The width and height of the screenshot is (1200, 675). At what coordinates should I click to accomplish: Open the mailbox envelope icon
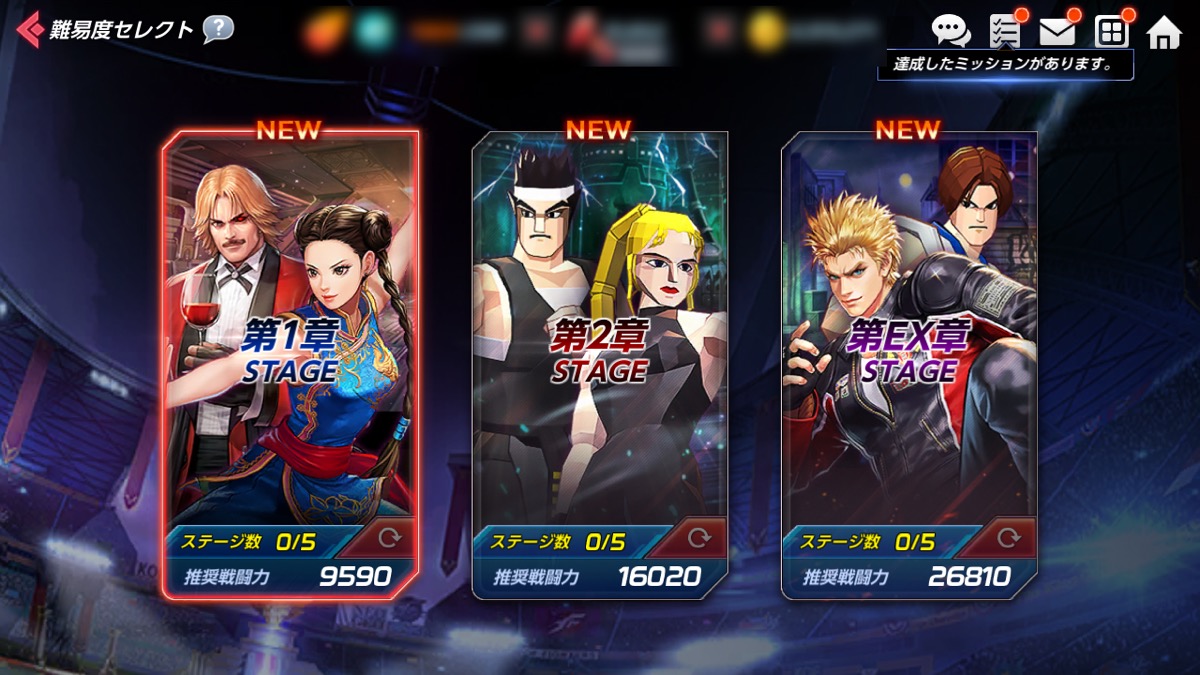coord(1057,31)
